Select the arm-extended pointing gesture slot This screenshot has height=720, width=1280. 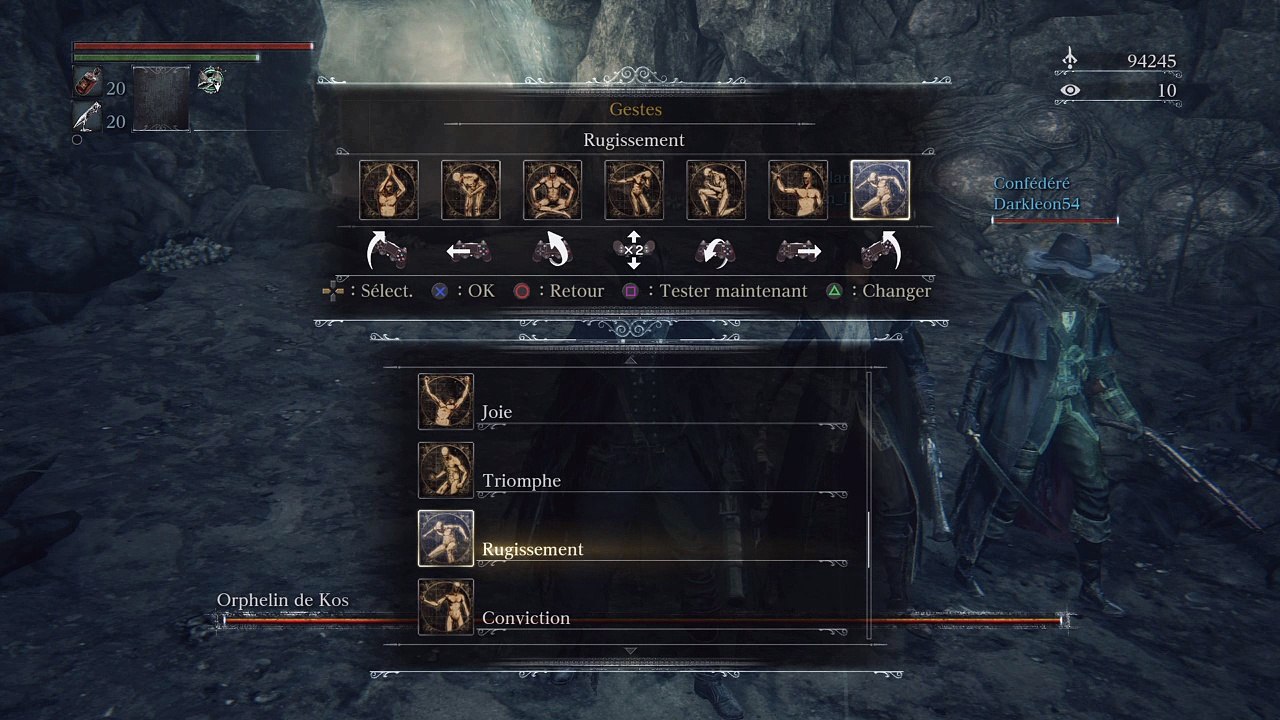pyautogui.click(x=798, y=190)
